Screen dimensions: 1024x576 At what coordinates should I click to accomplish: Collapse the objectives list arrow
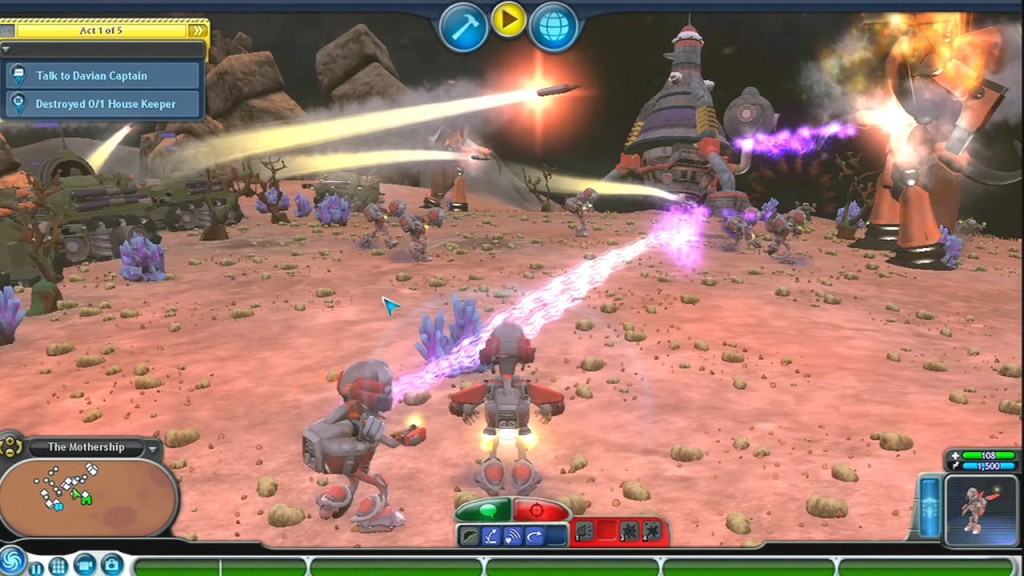(7, 48)
